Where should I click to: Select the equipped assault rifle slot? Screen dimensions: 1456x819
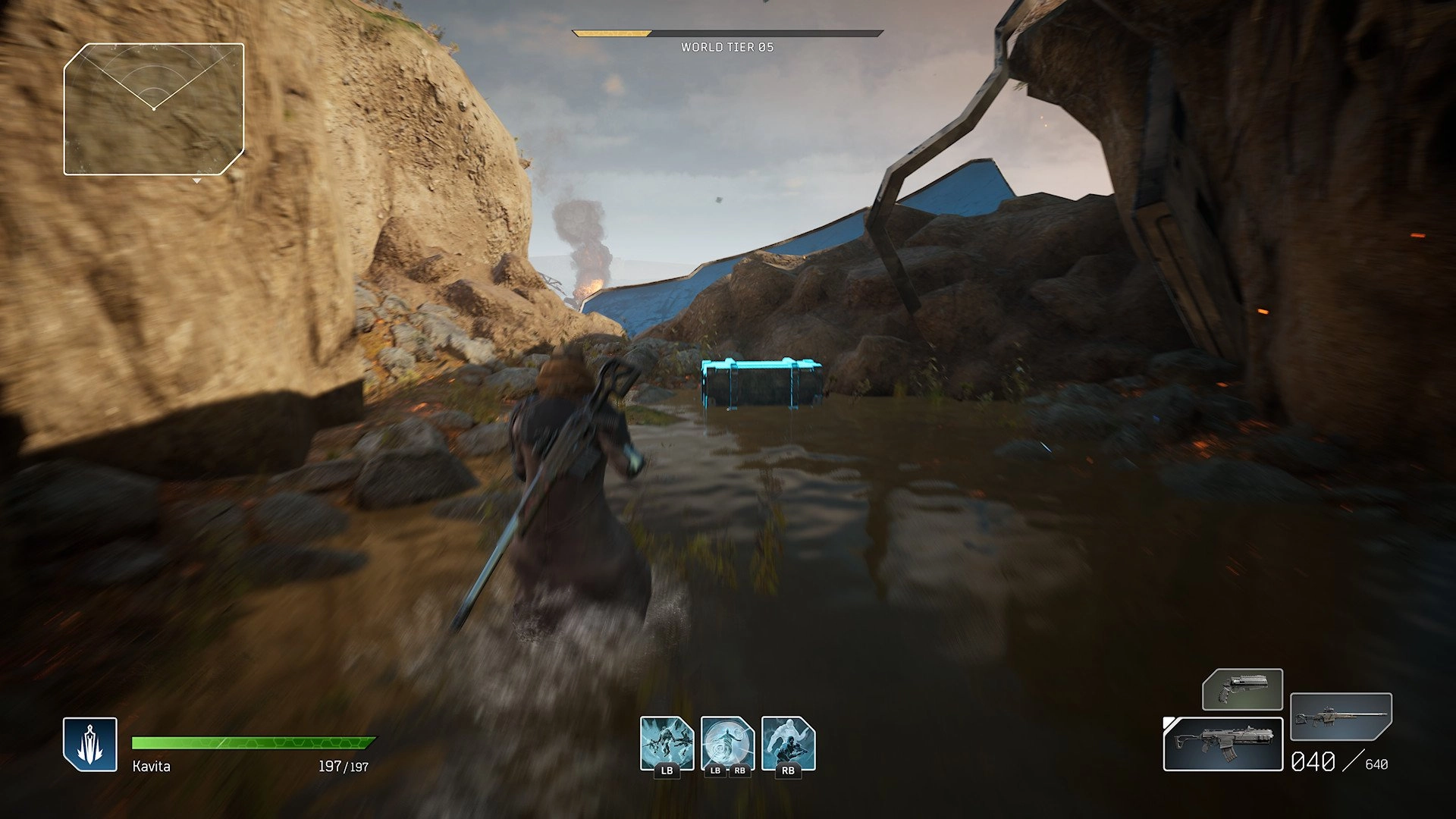(x=1222, y=743)
